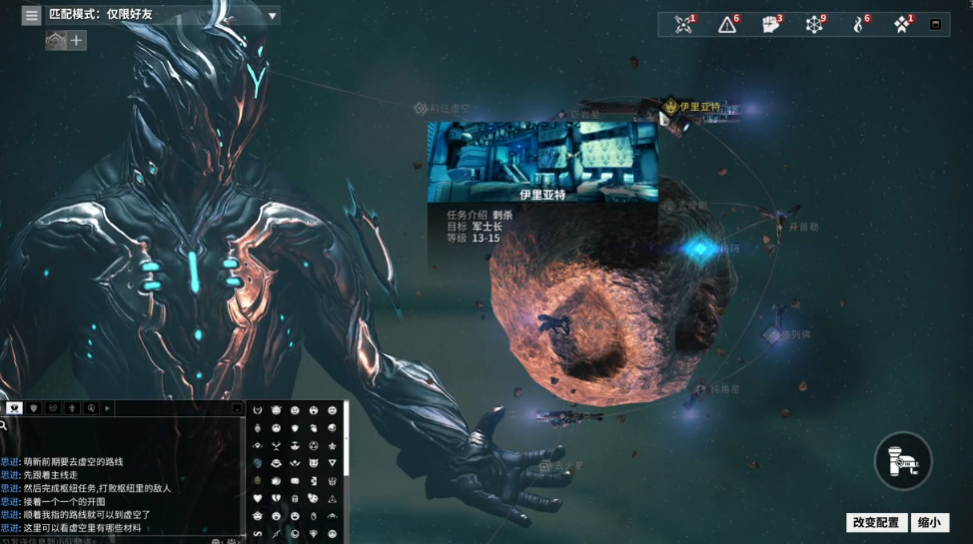Open the diamond chevron icon
Screen dimensions: 973x544
coord(901,24)
